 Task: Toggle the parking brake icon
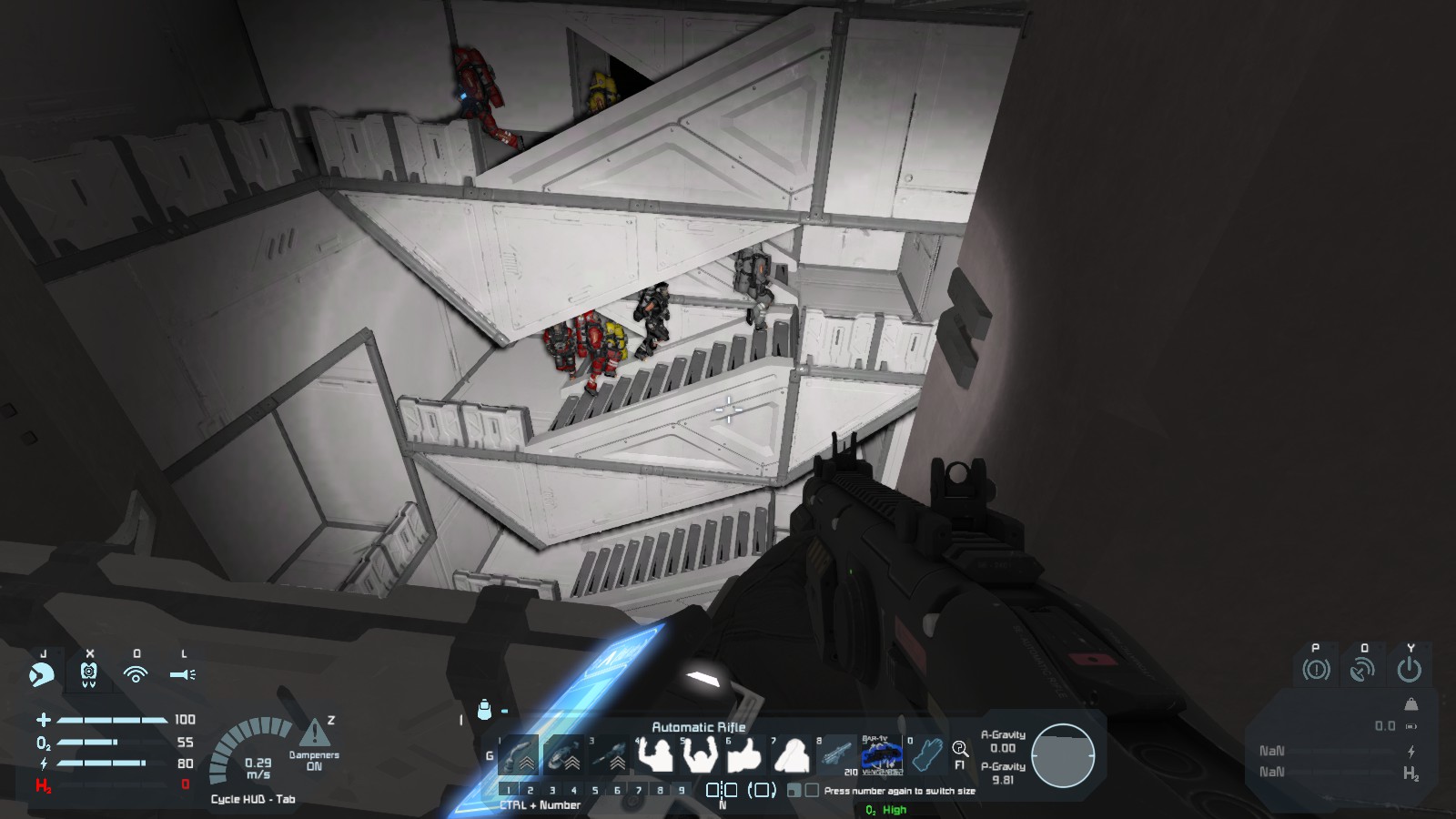pos(1316,670)
